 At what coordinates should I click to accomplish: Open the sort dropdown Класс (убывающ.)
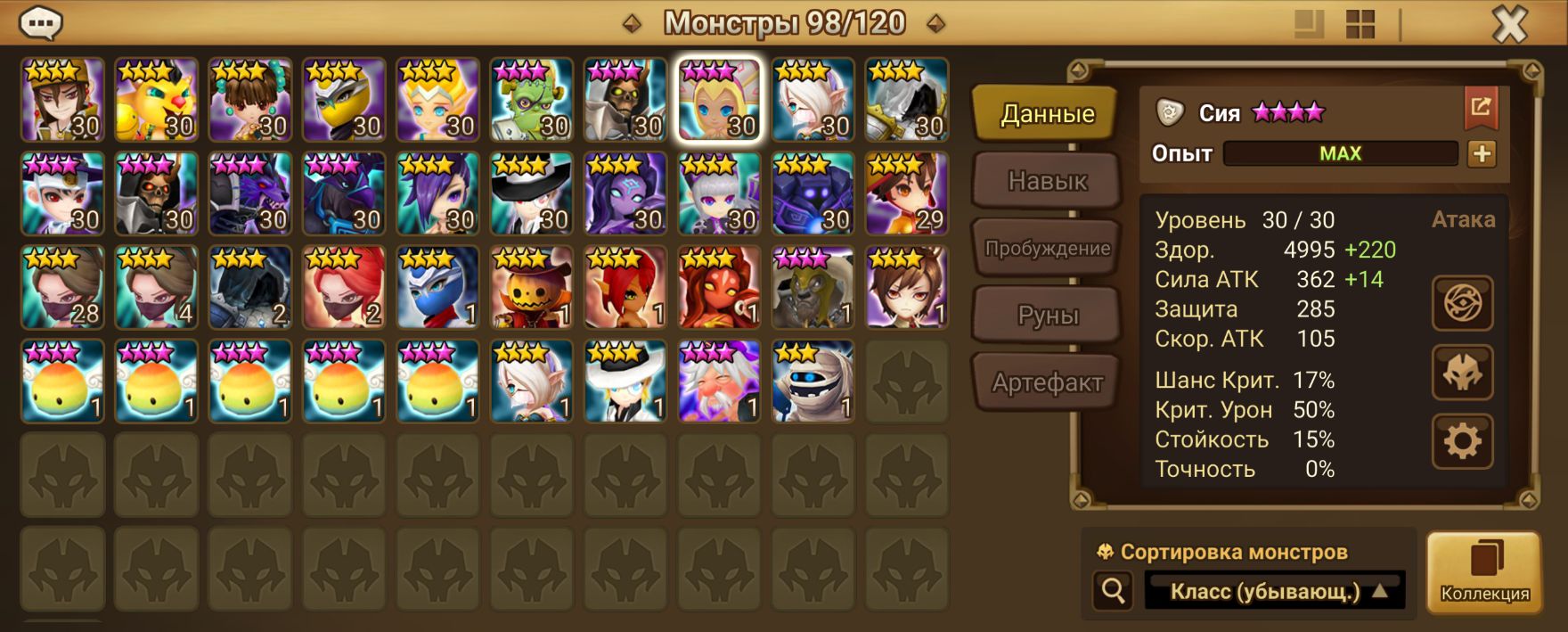pos(1275,591)
